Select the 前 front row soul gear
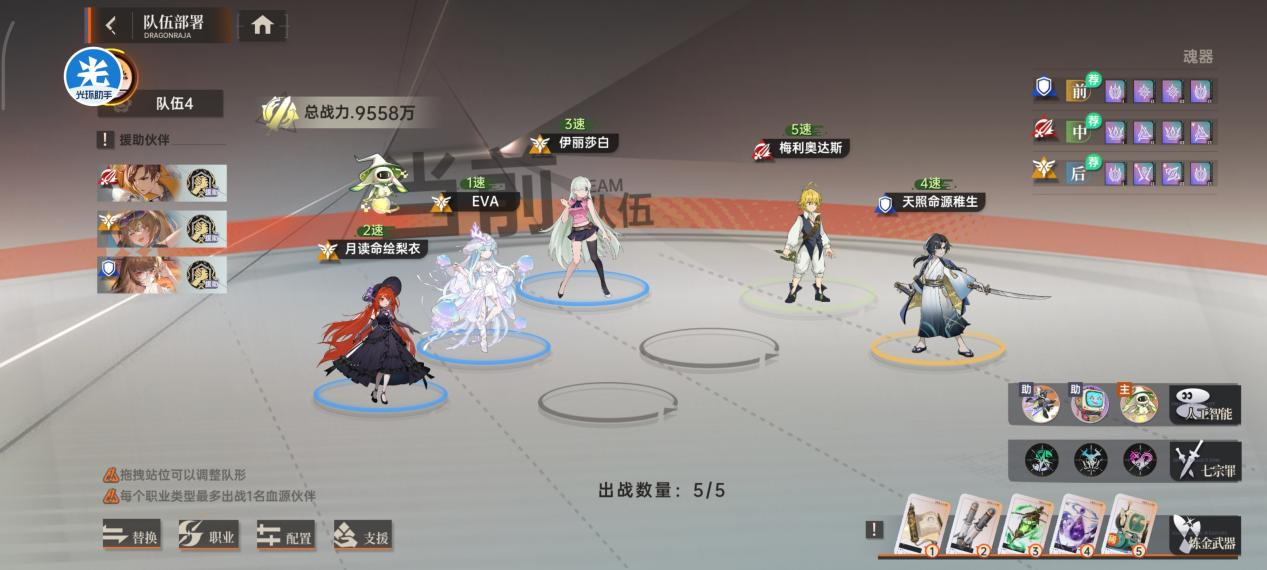 coord(1078,91)
